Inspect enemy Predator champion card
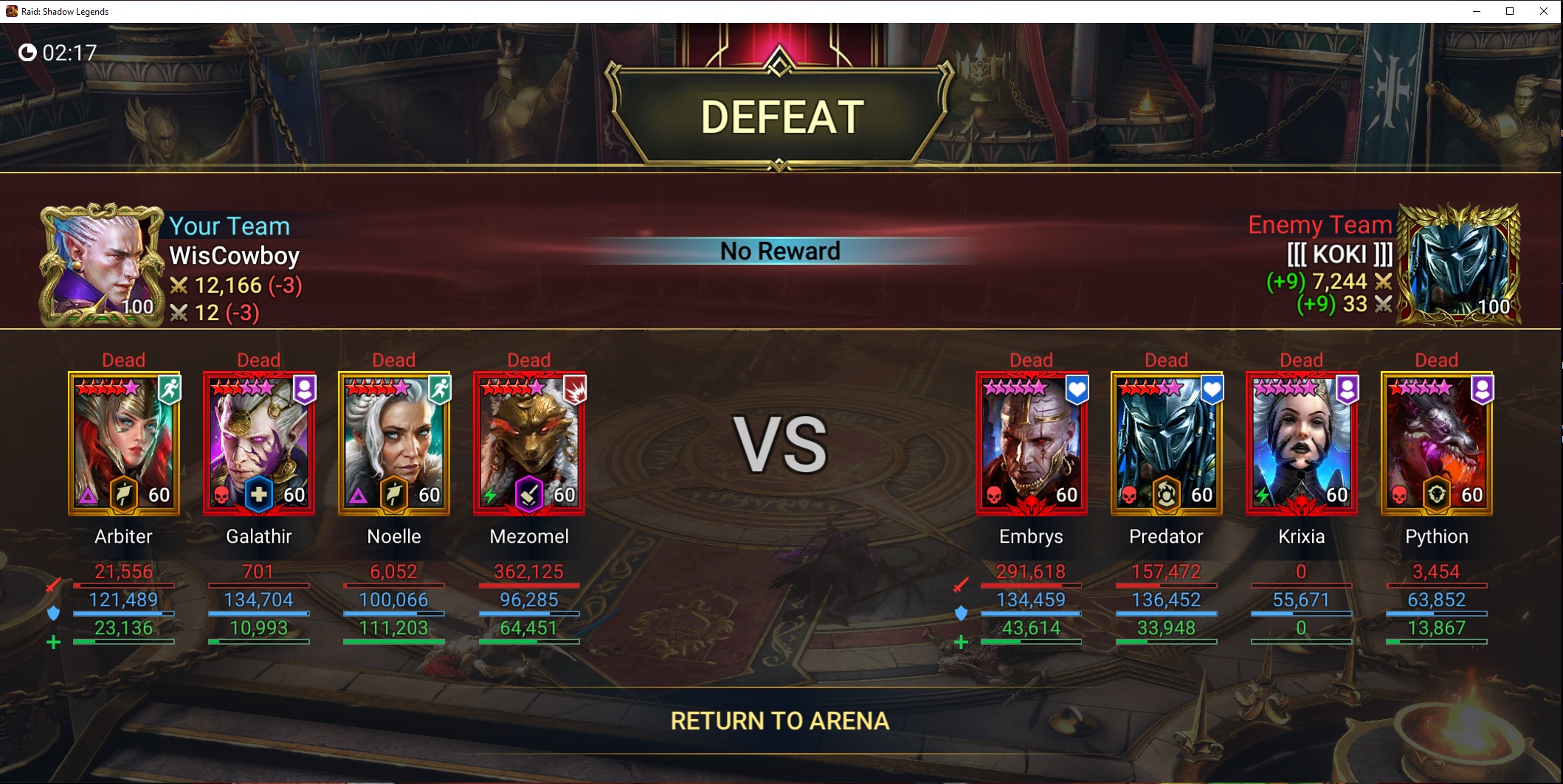 point(1166,443)
